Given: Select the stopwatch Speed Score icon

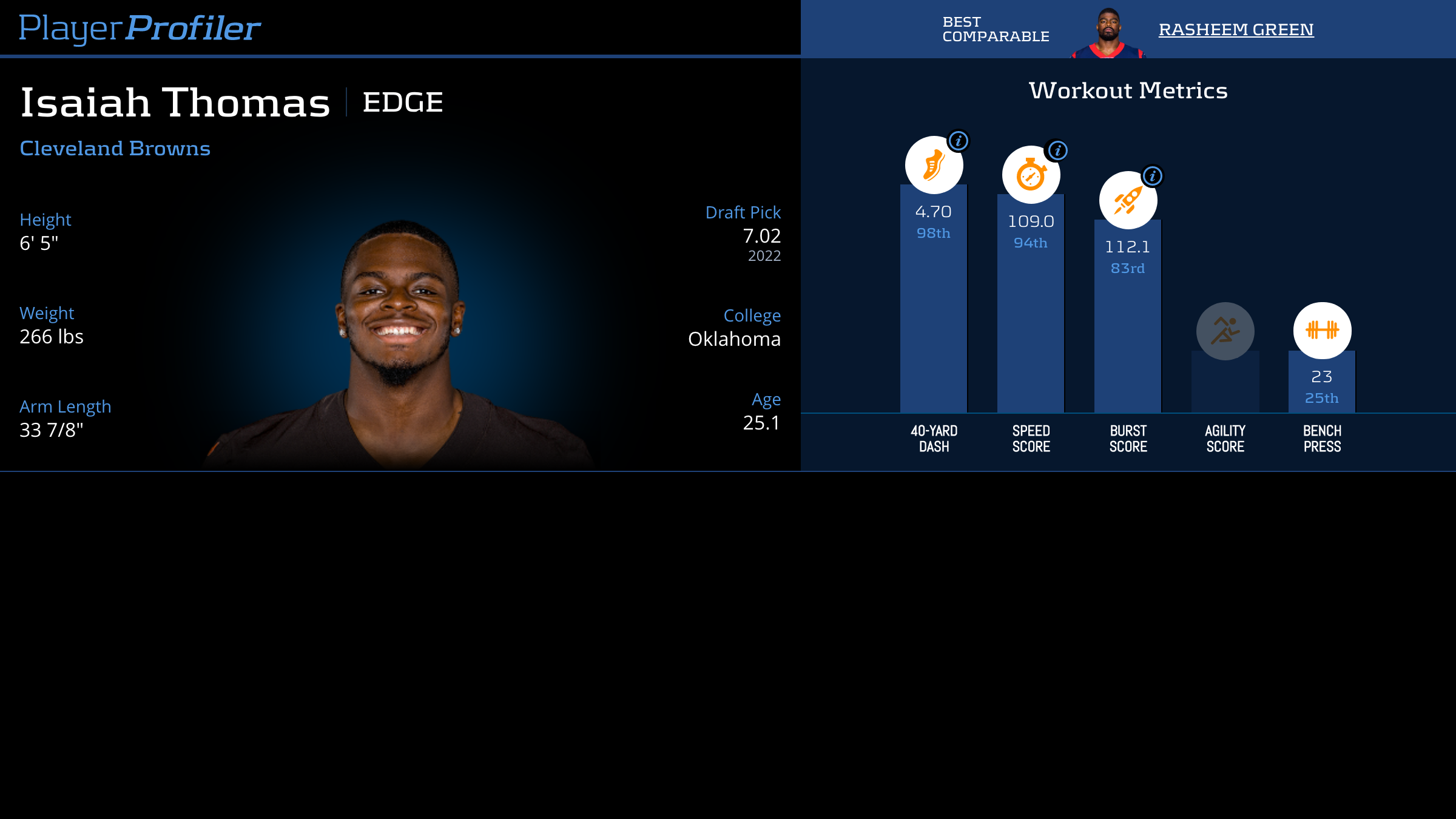Looking at the screenshot, I should pyautogui.click(x=1031, y=175).
